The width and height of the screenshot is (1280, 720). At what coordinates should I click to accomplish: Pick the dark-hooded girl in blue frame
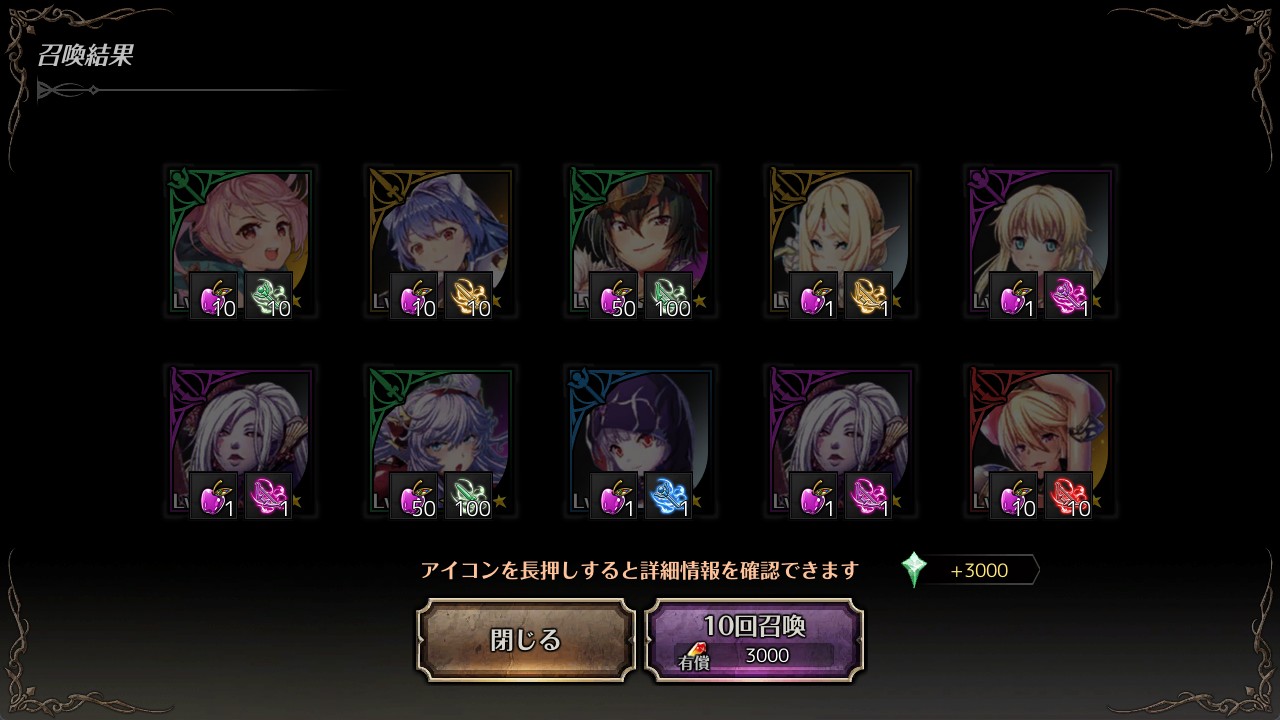[x=641, y=430]
